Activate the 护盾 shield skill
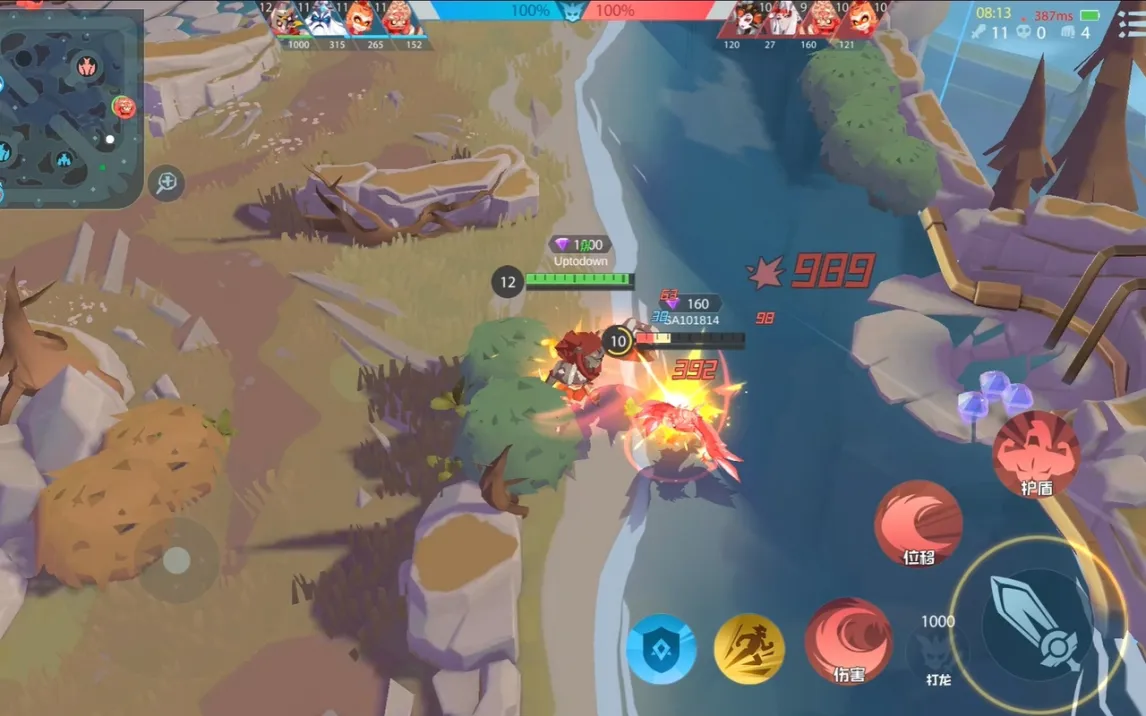Viewport: 1146px width, 716px height. [1036, 455]
